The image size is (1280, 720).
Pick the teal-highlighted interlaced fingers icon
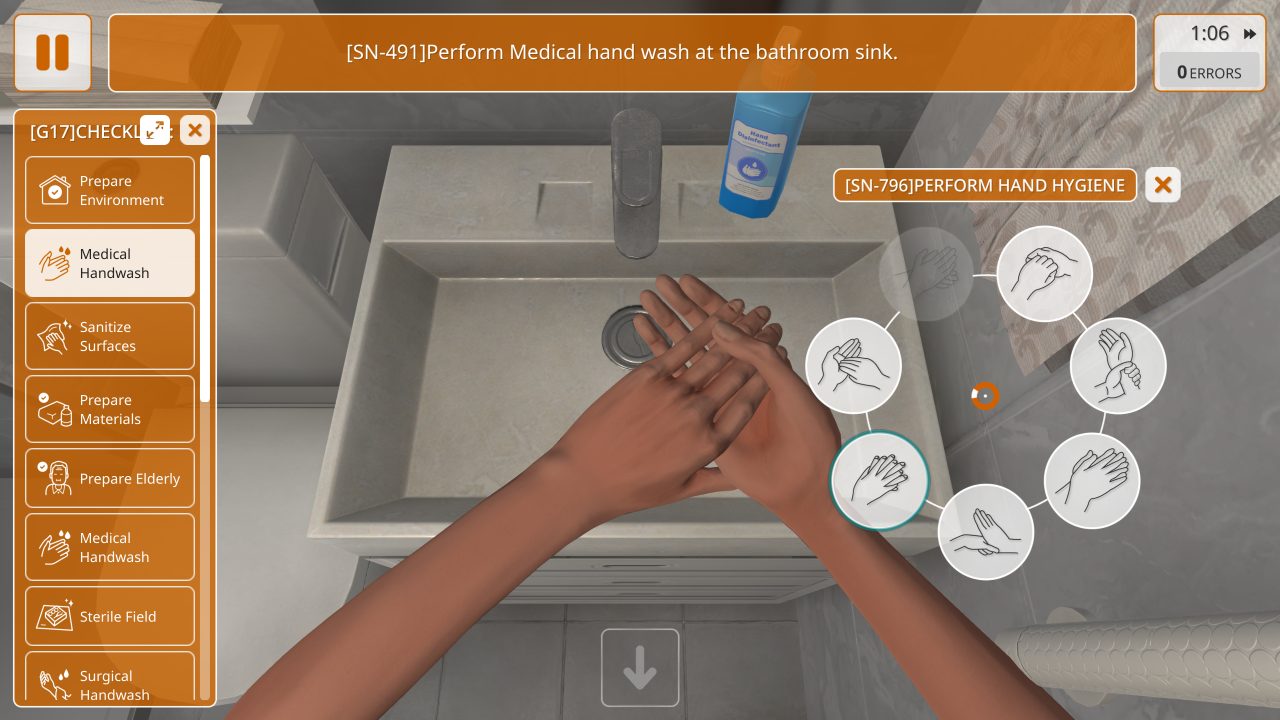click(x=880, y=480)
